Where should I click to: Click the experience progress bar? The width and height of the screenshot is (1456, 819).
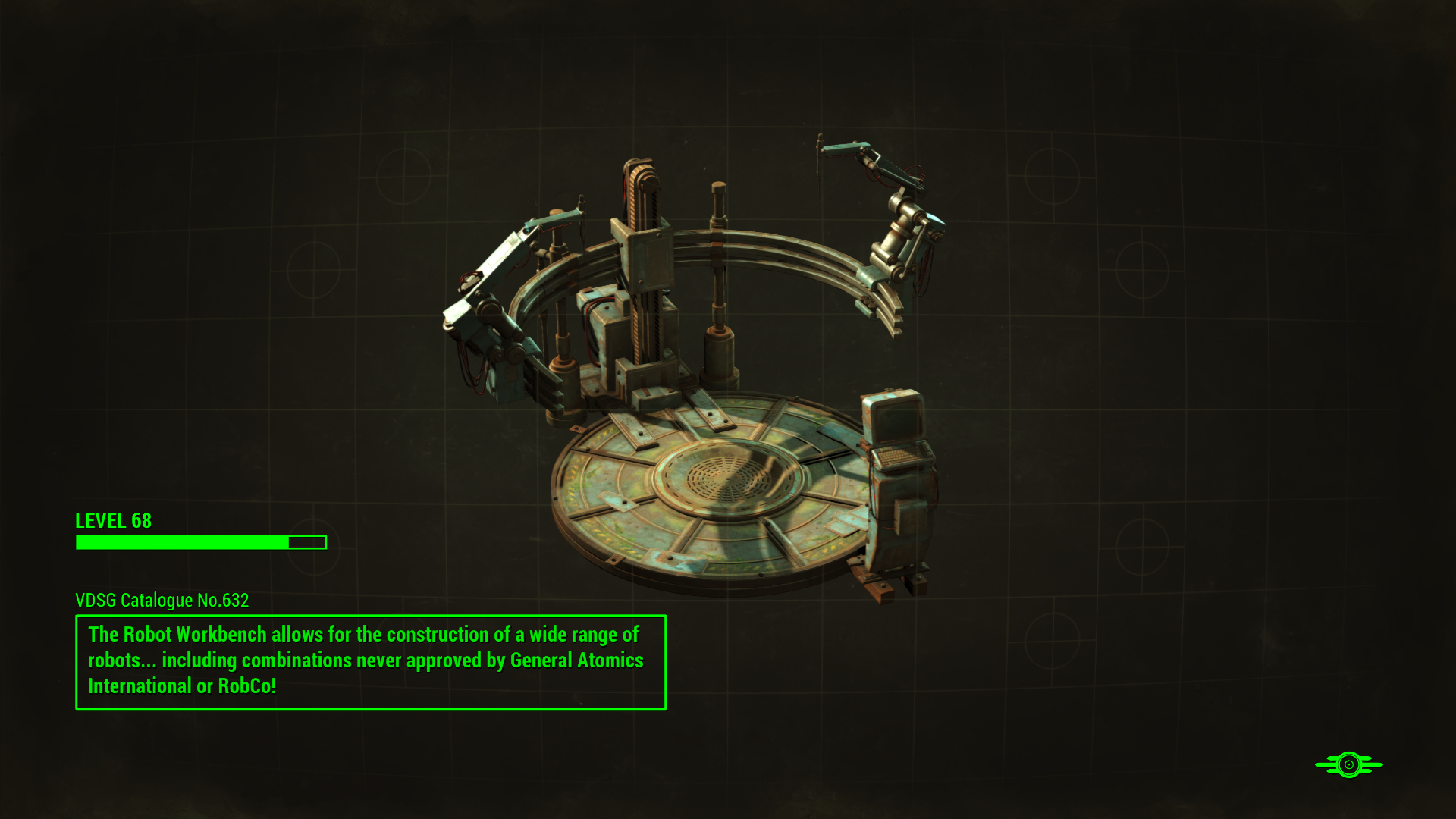point(200,542)
